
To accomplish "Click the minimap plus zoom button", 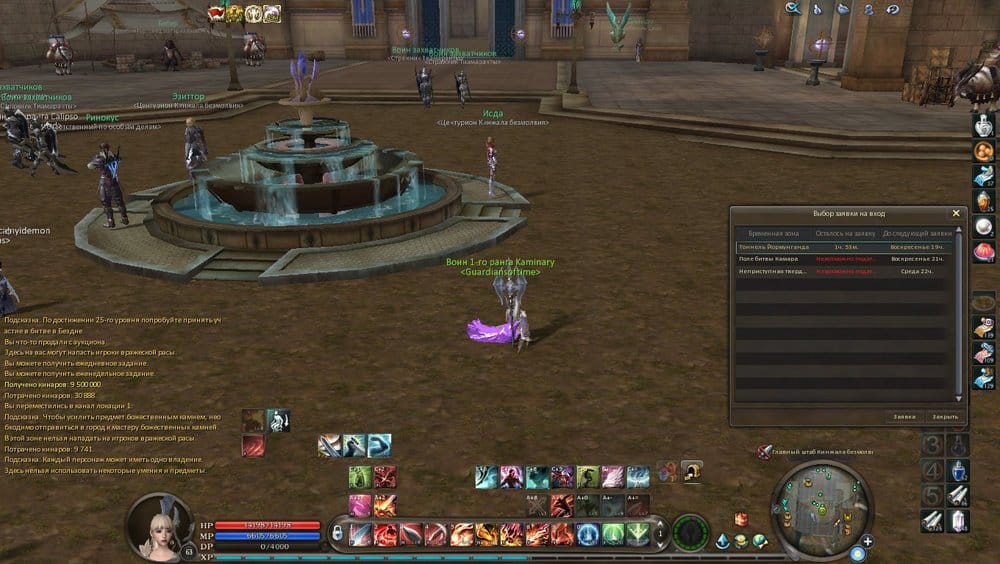I will (867, 541).
